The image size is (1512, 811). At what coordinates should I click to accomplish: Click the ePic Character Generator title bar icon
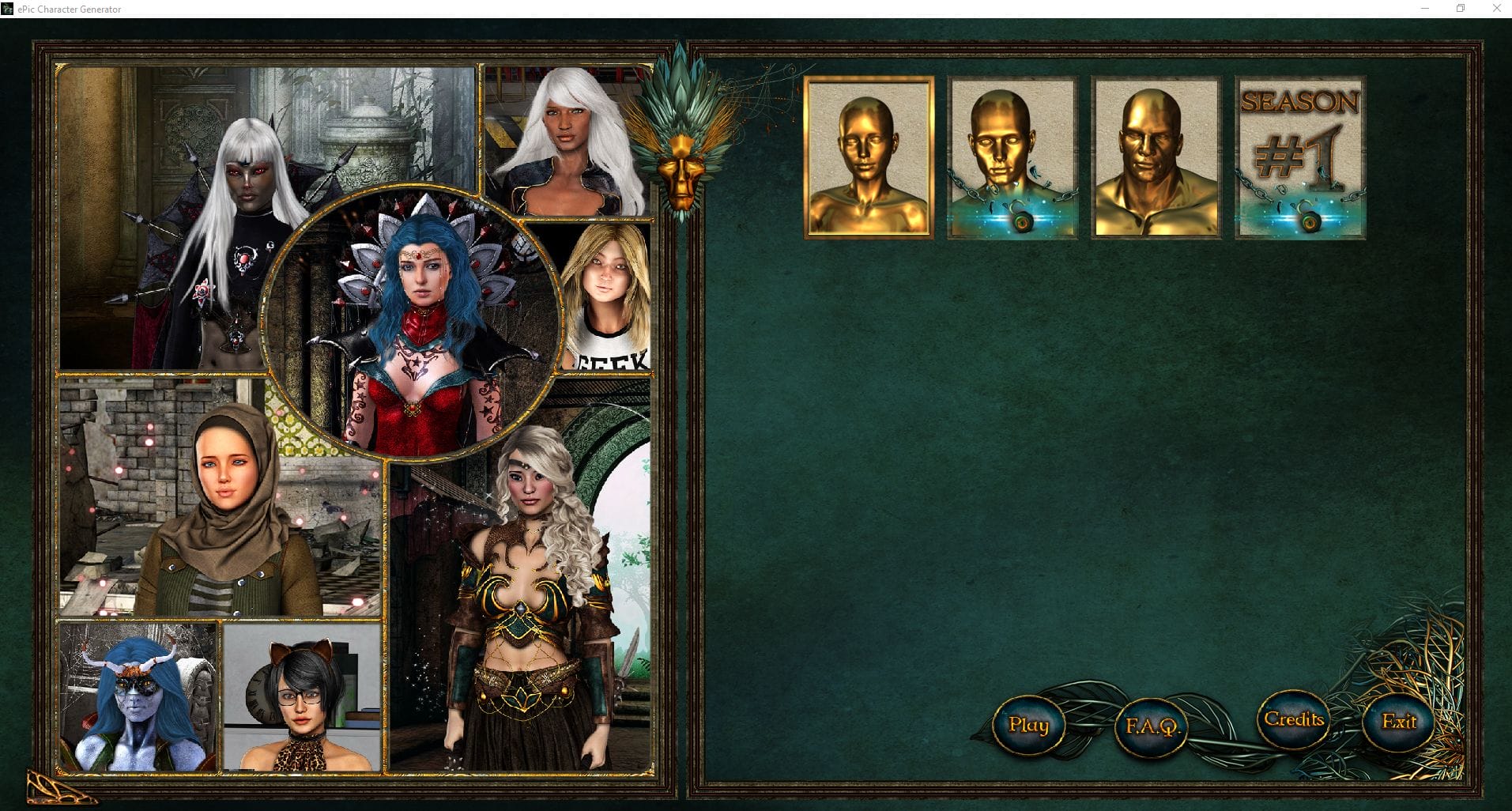coord(8,9)
